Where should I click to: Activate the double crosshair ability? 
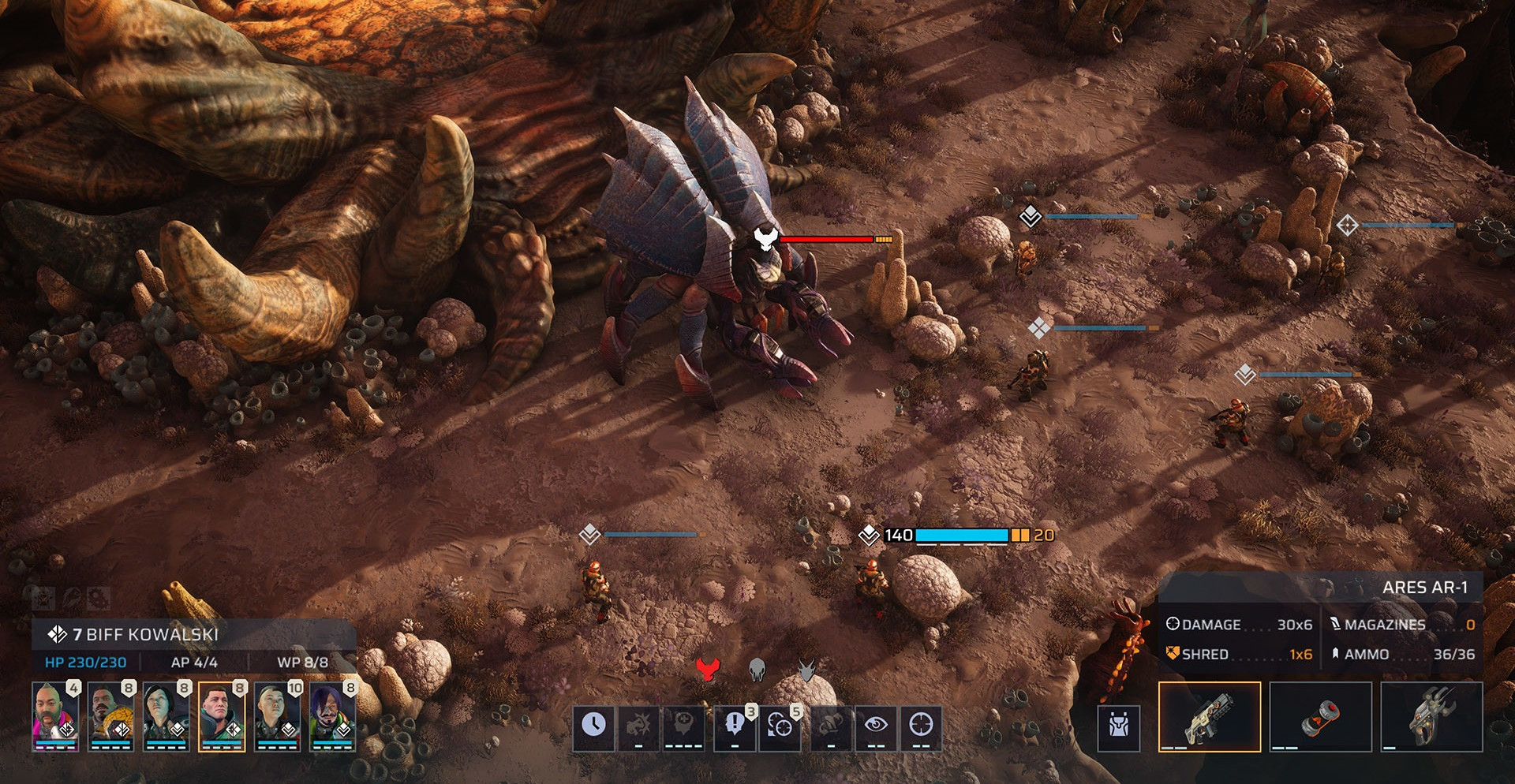pyautogui.click(x=780, y=724)
